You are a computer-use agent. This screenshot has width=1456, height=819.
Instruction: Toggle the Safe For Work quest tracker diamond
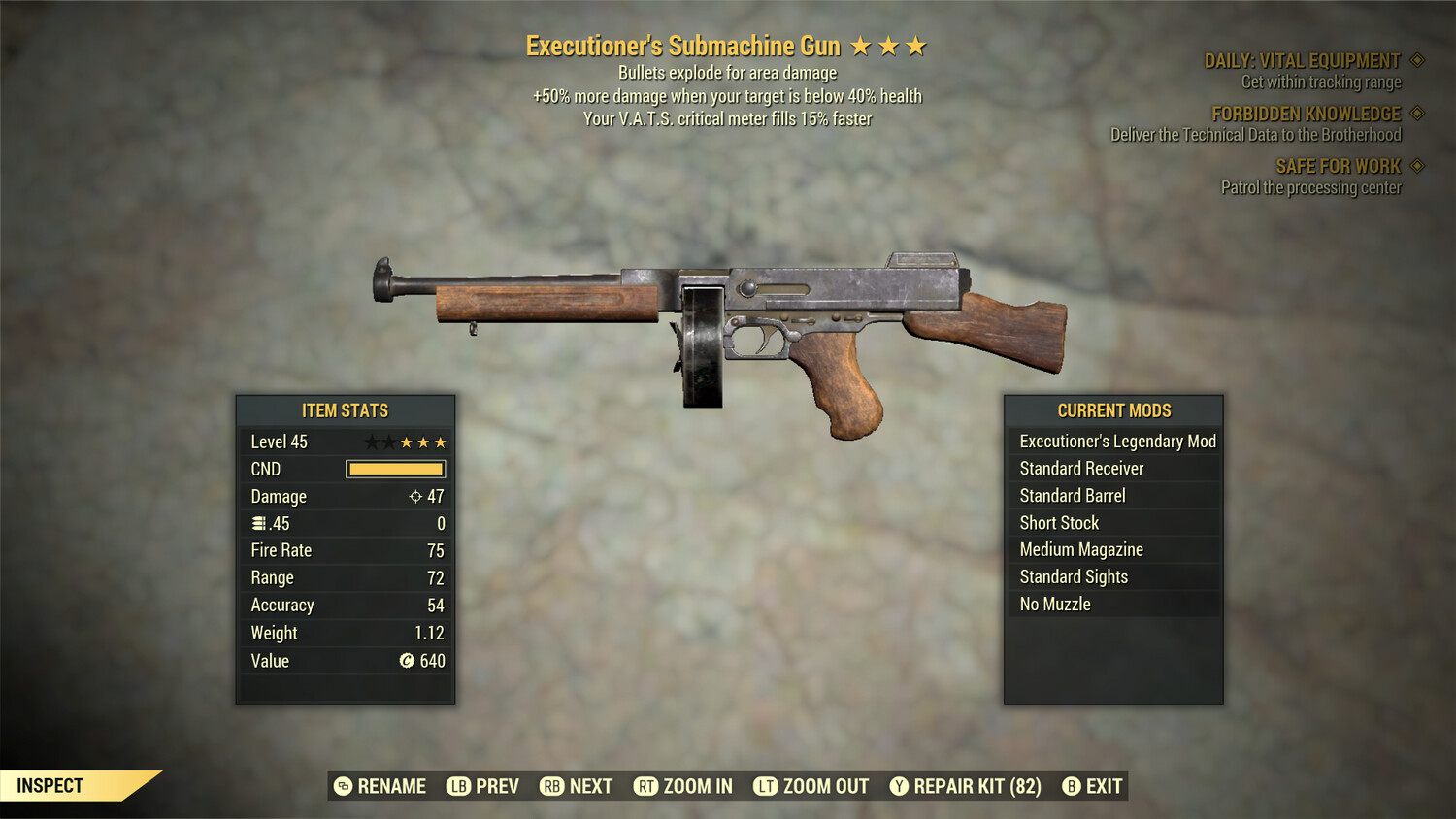(x=1415, y=166)
